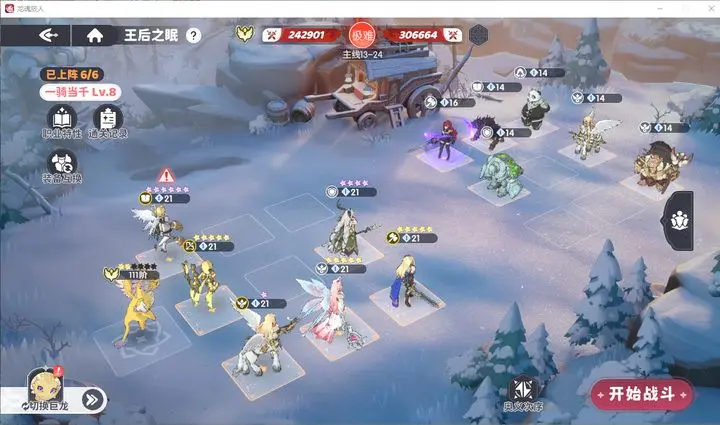Screen dimensions: 720x425
Task: Return to the home screen
Action: [95, 35]
